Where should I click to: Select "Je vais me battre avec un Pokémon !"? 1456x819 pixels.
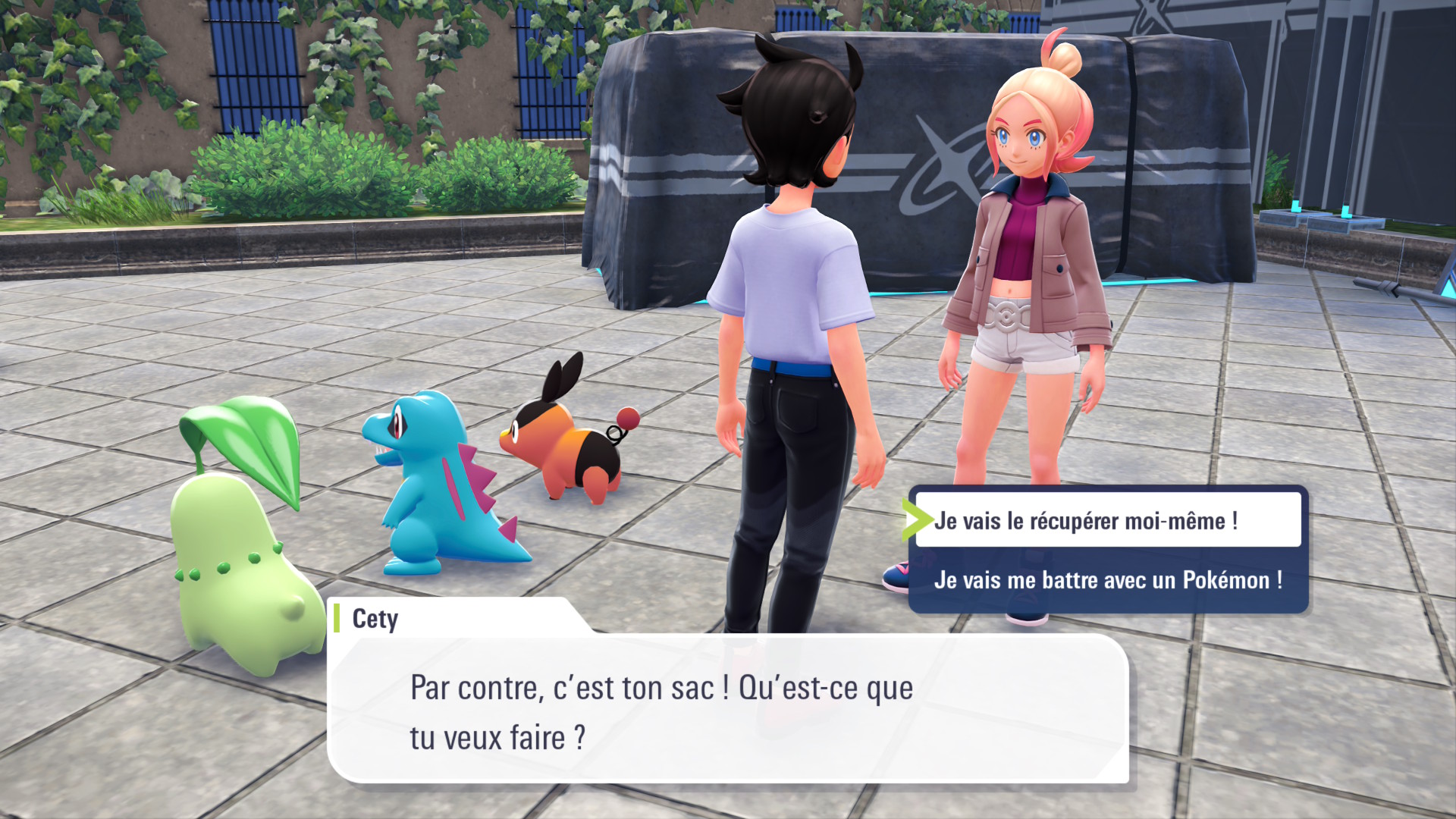coord(1107,580)
